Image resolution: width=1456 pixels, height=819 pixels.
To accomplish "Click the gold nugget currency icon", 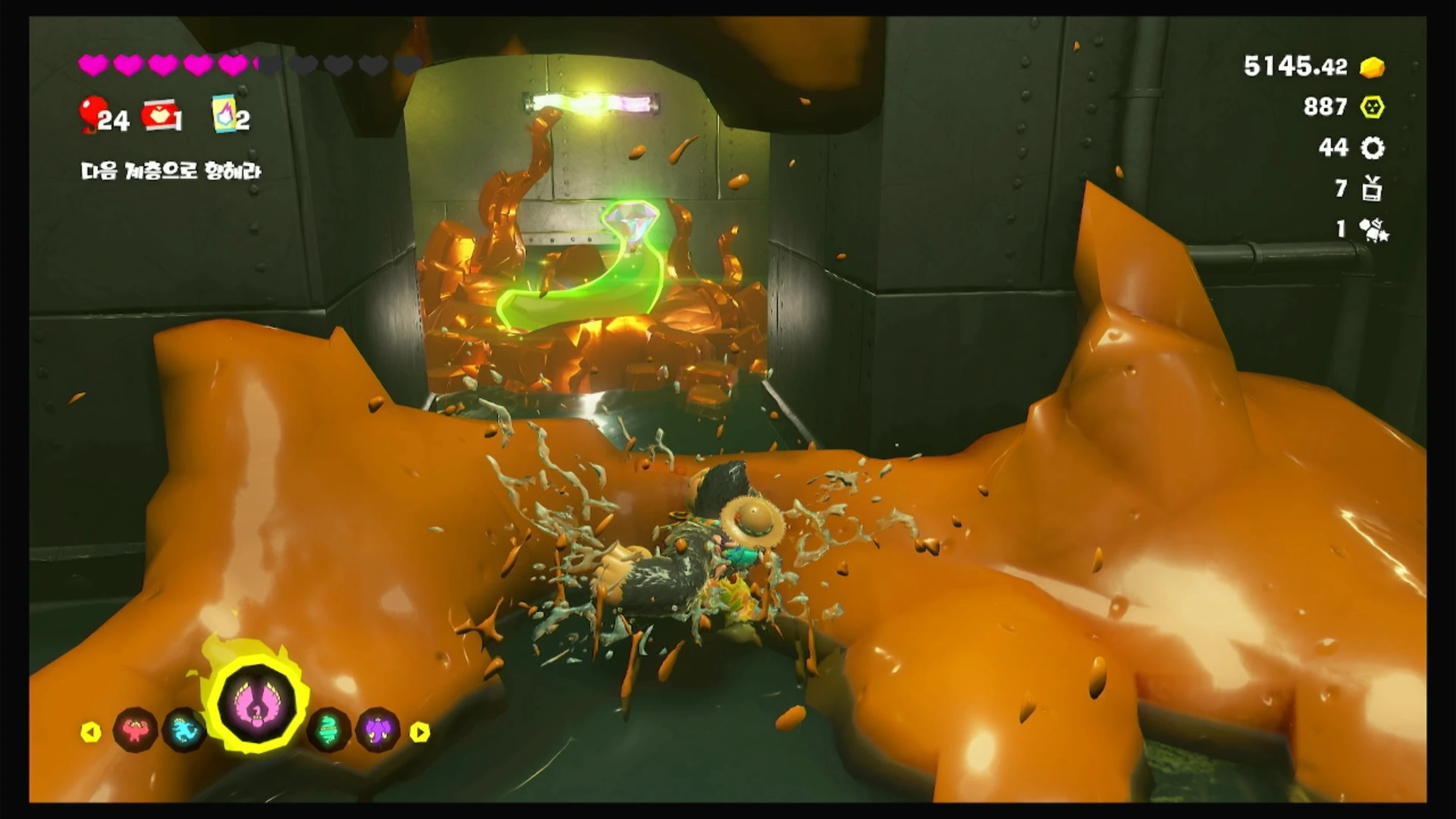I will [1372, 67].
